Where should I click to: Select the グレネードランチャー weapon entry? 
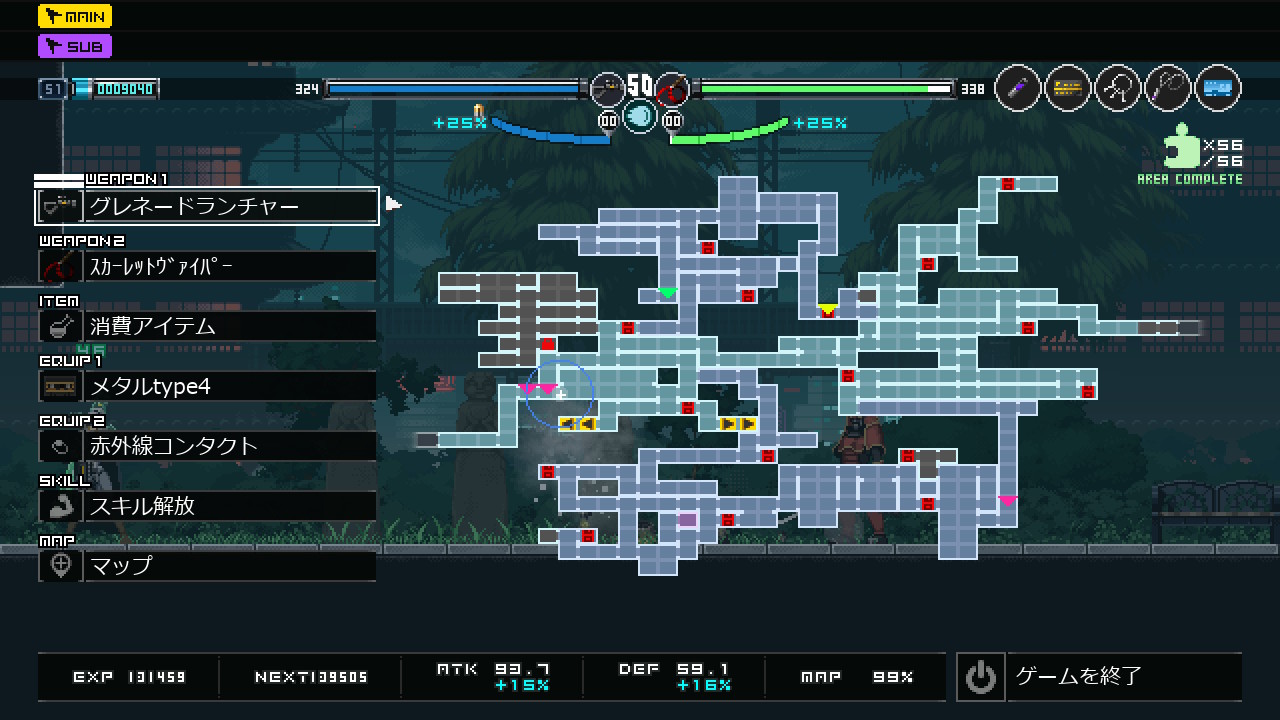(207, 206)
